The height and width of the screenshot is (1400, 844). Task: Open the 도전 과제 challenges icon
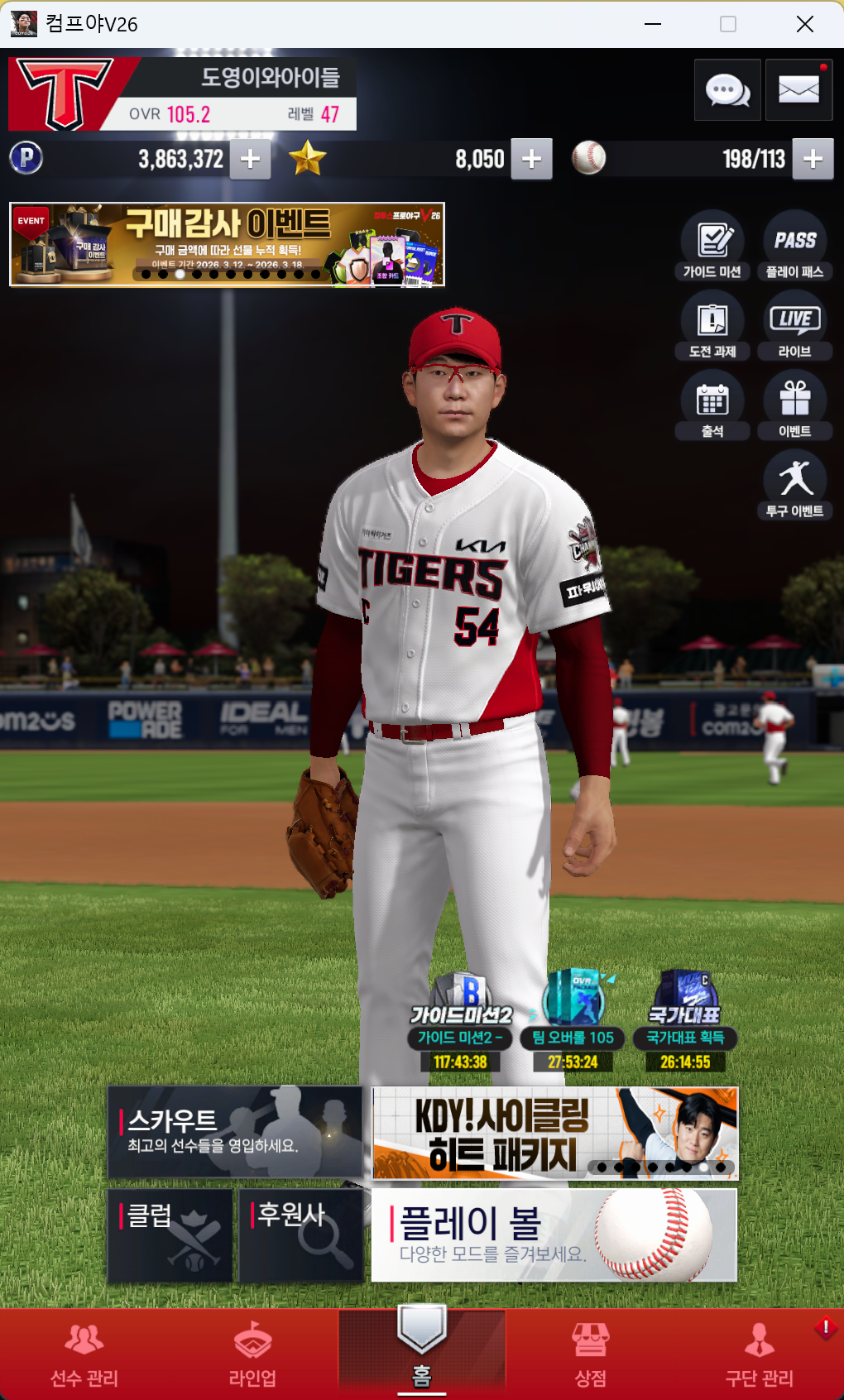point(712,326)
